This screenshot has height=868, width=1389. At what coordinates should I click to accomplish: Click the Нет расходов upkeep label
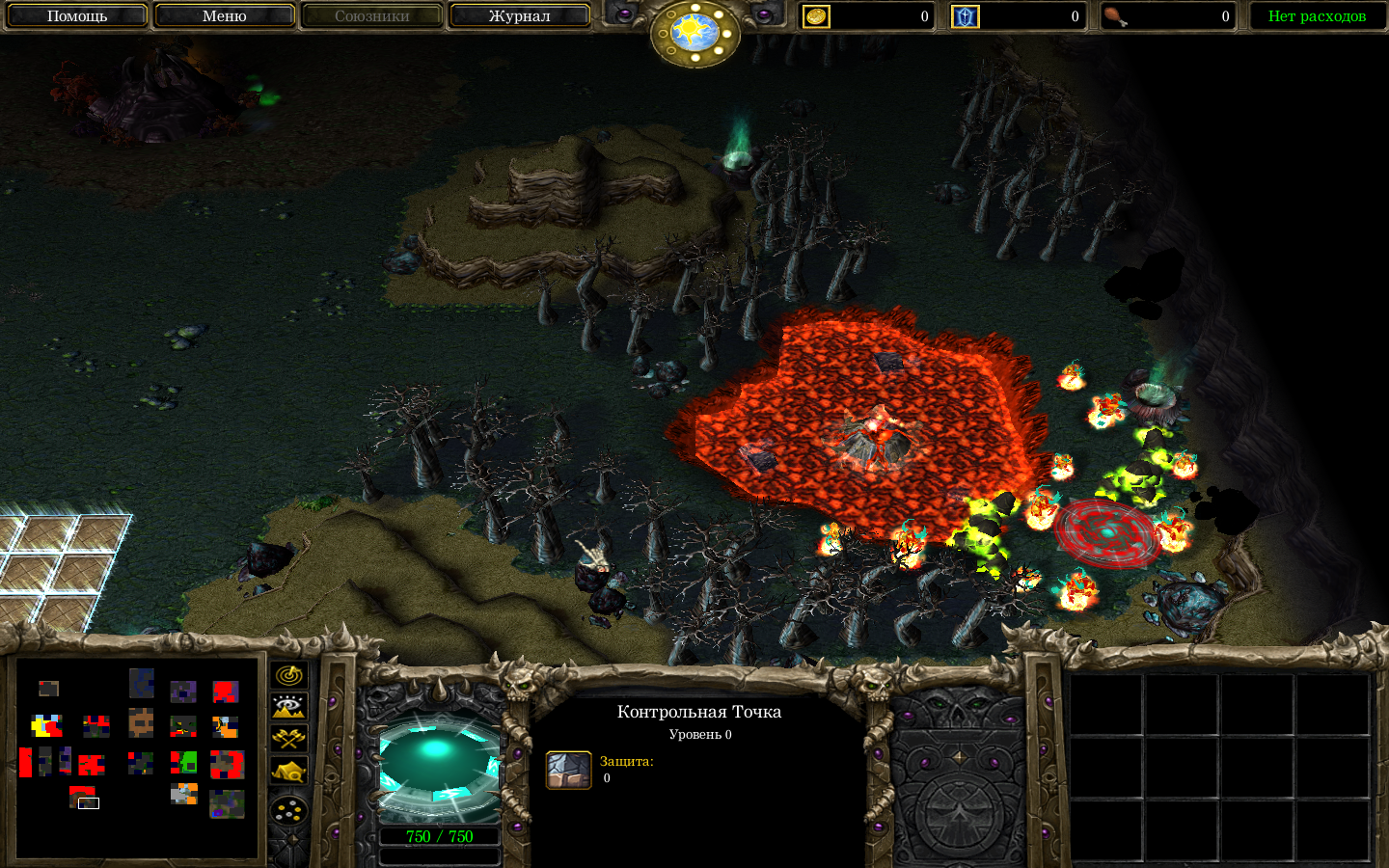[1317, 16]
